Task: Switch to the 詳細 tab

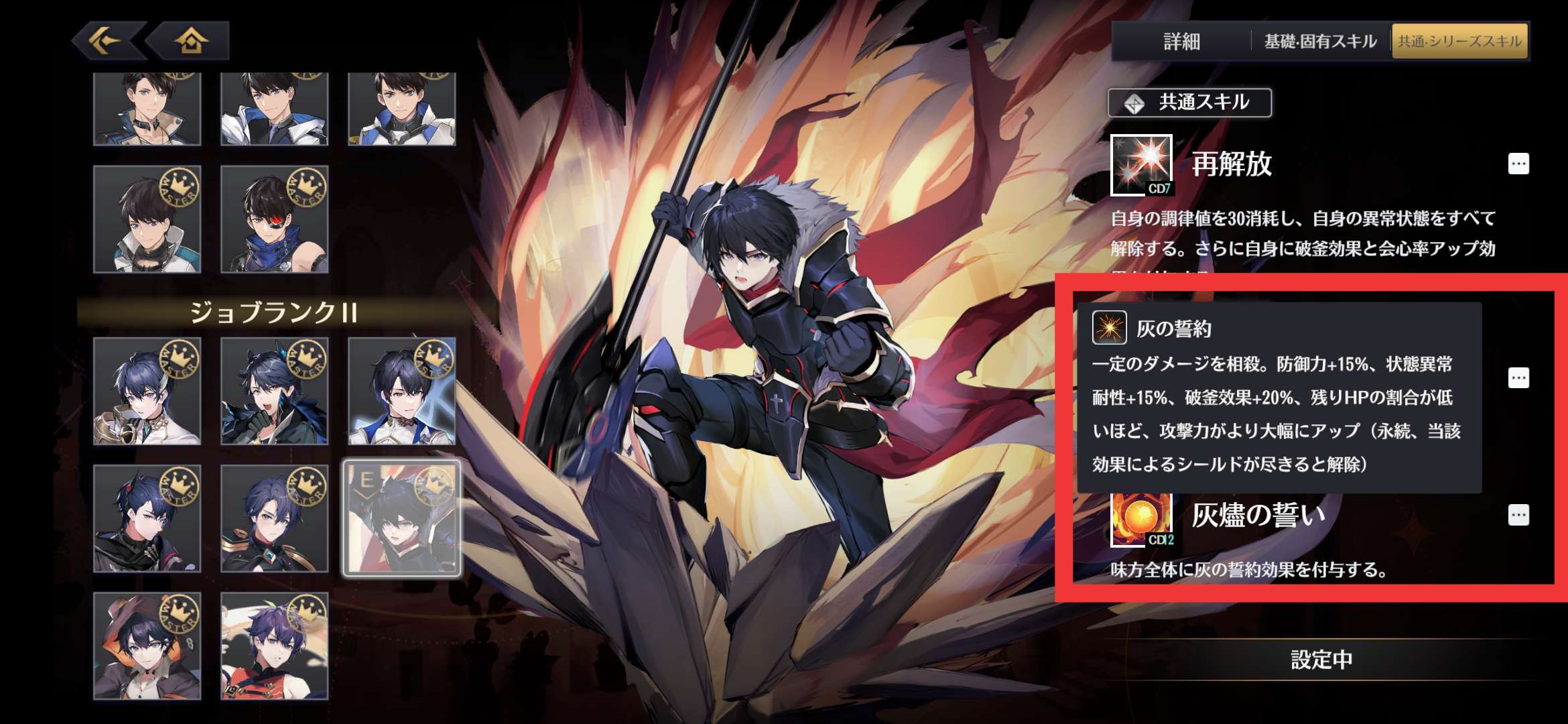Action: (1181, 42)
